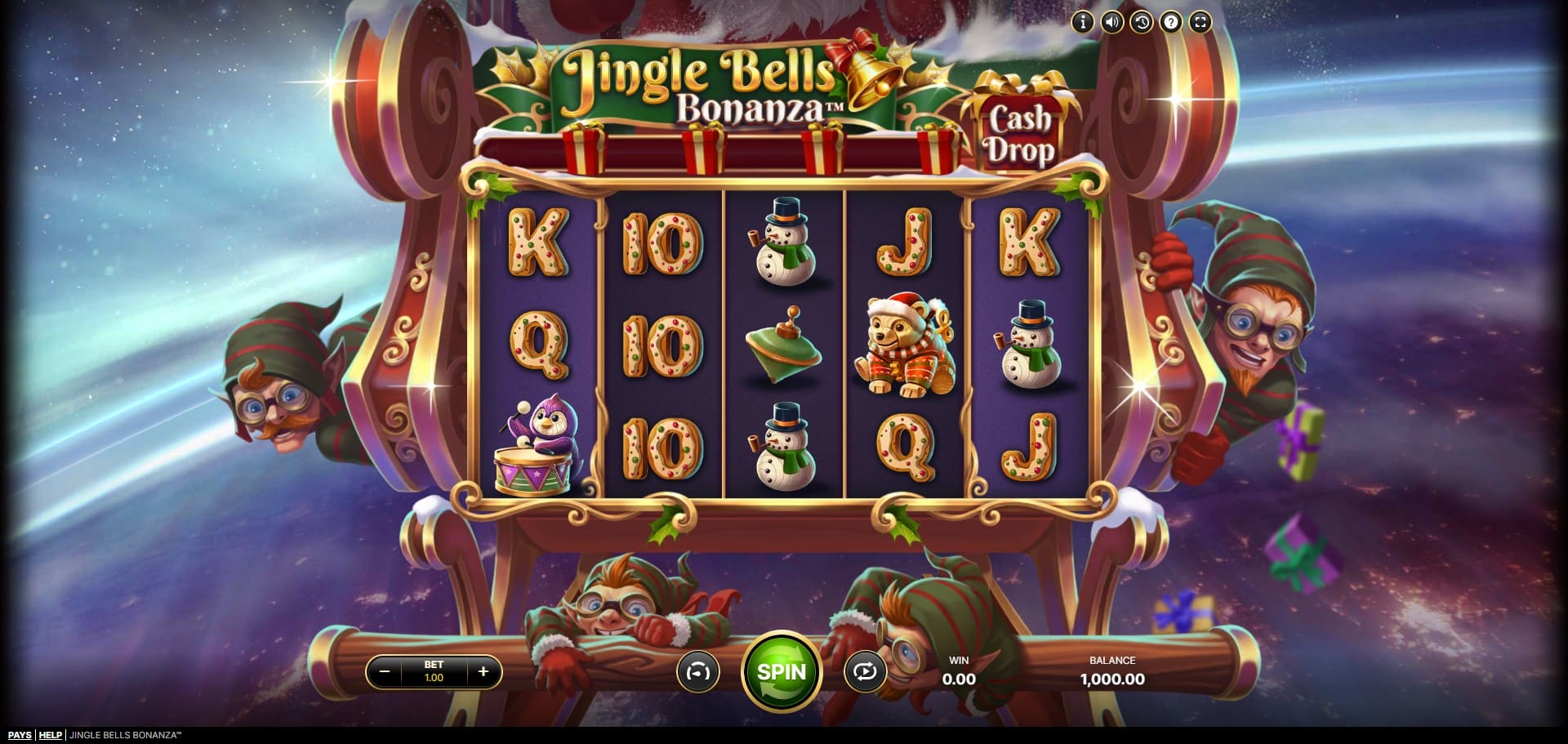Viewport: 1568px width, 744px height.
Task: Hit the green SPIN button
Action: tap(781, 672)
